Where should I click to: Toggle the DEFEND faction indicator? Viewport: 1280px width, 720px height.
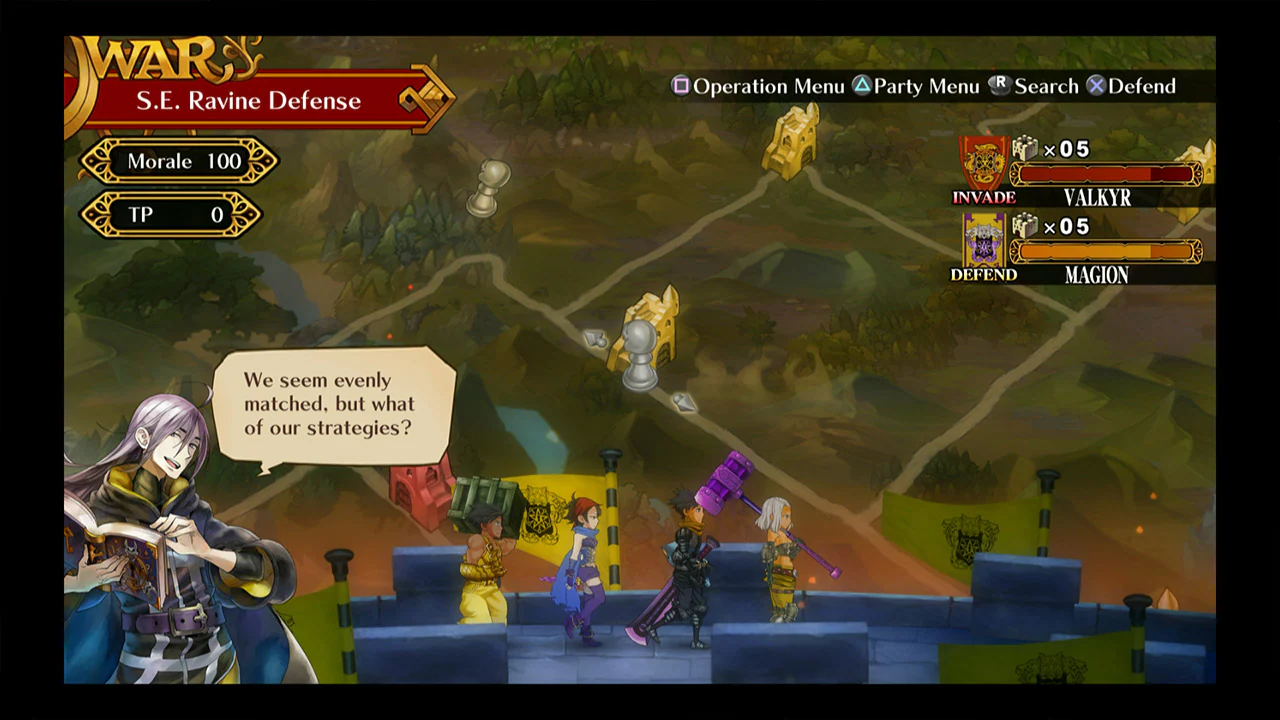coord(984,275)
